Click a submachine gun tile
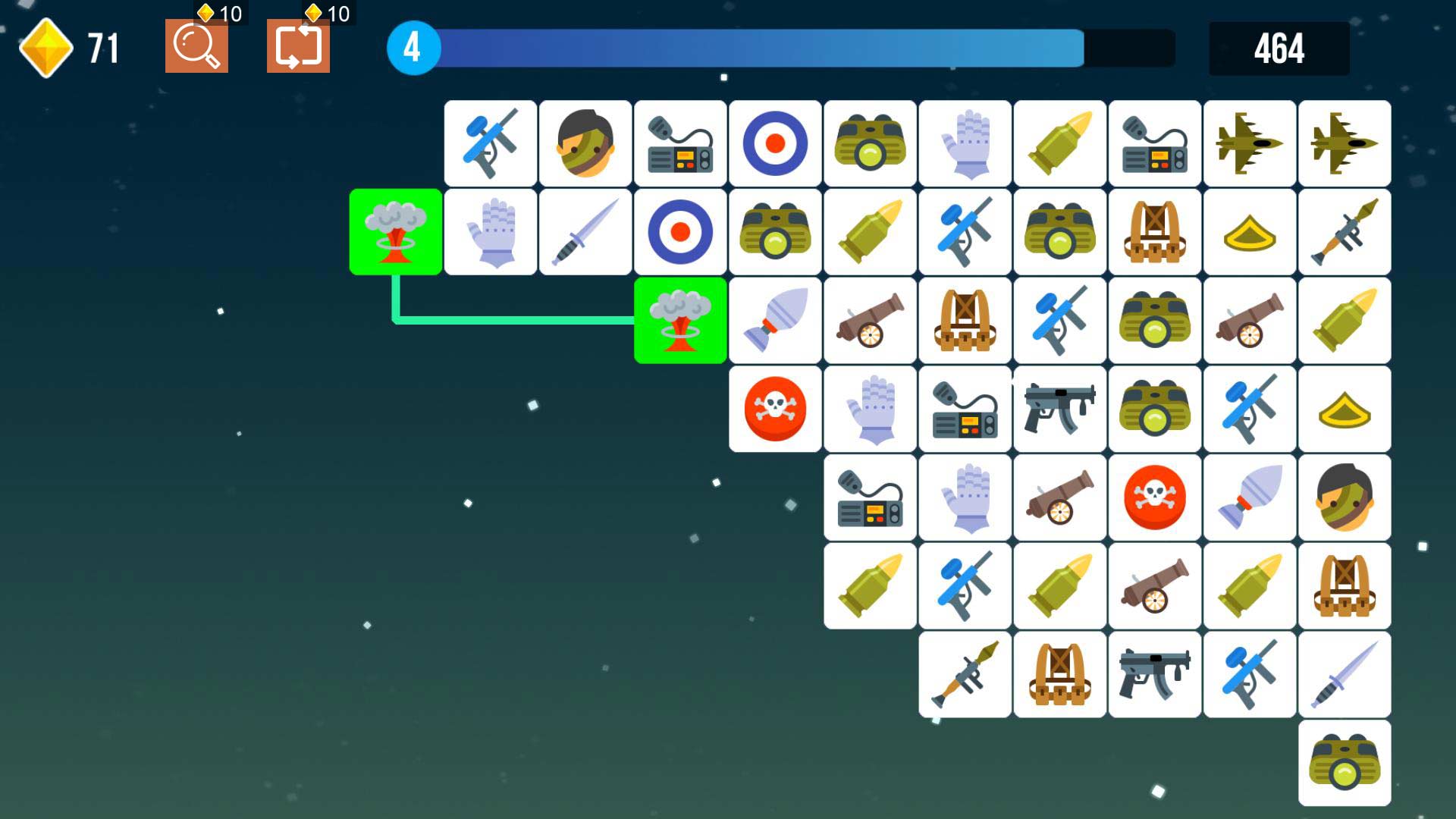This screenshot has width=1456, height=819. [x=1059, y=409]
